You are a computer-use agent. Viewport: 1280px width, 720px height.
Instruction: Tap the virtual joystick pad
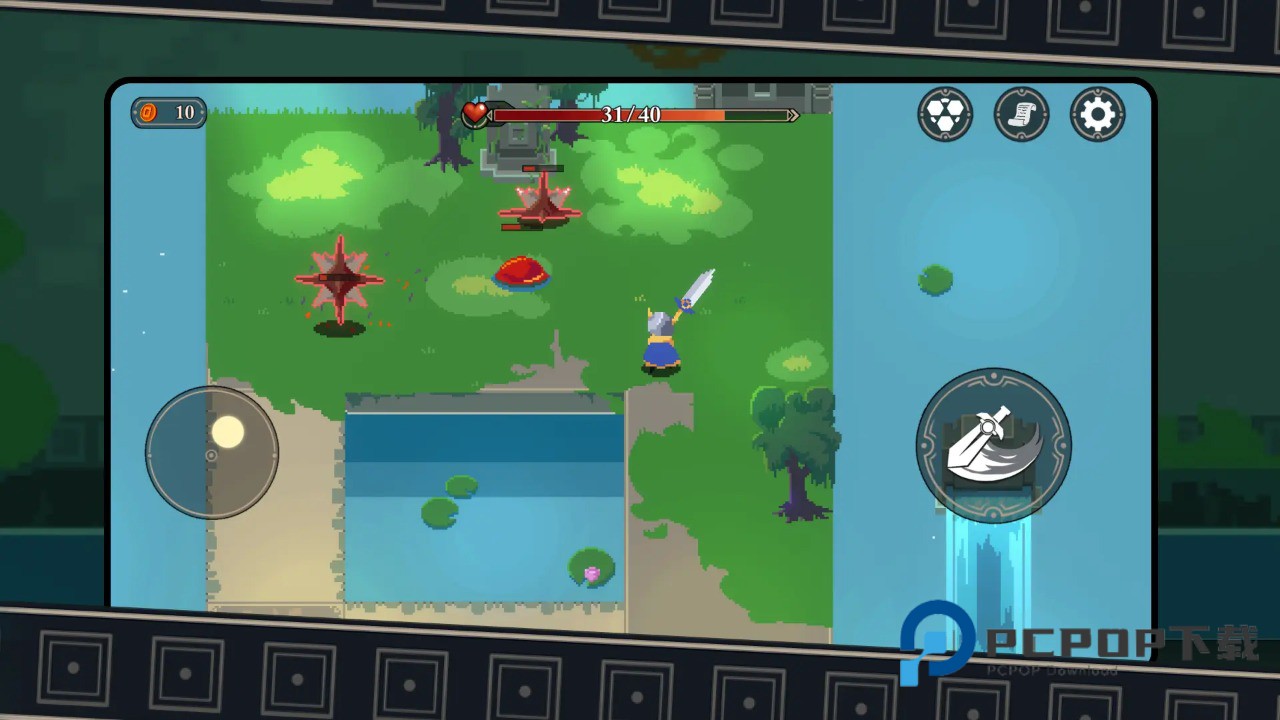point(212,453)
